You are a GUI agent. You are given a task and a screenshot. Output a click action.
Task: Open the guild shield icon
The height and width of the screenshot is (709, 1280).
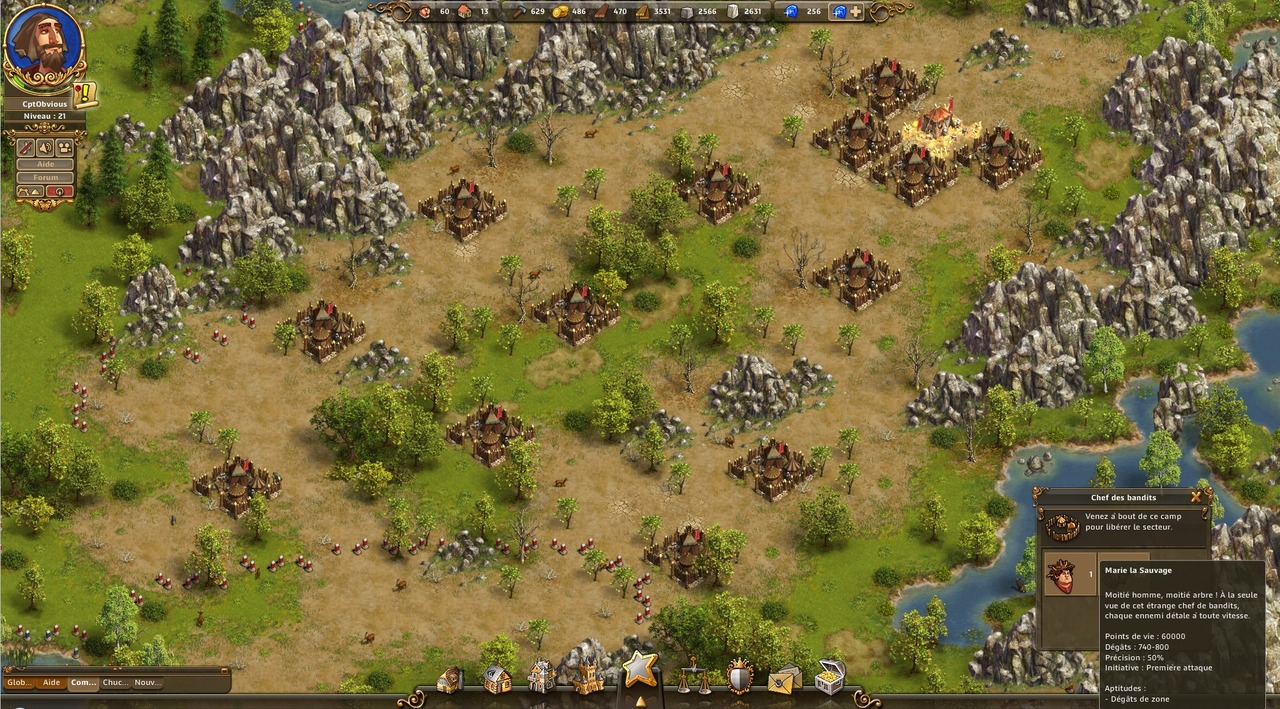click(739, 676)
